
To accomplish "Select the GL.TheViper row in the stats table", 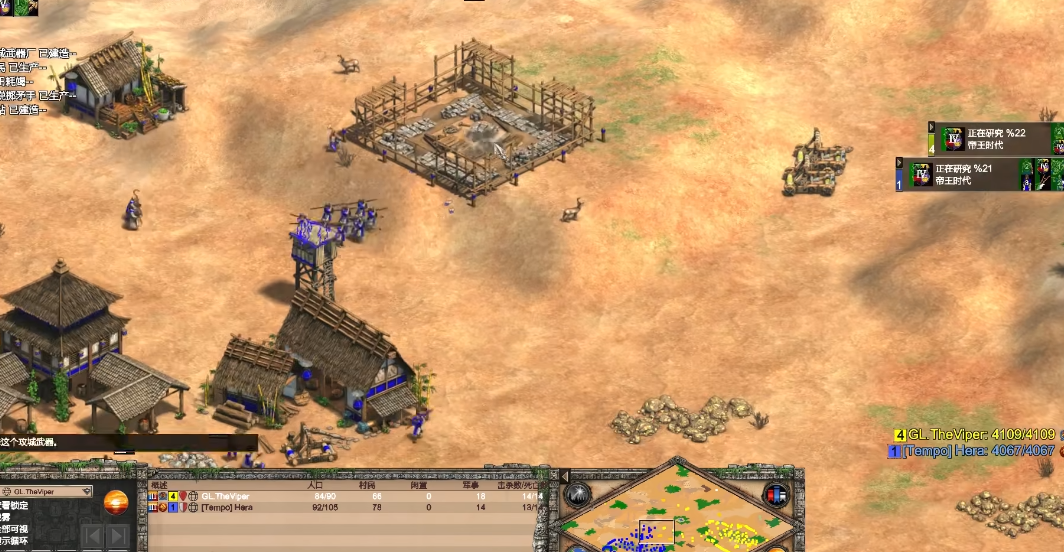I will 225,496.
